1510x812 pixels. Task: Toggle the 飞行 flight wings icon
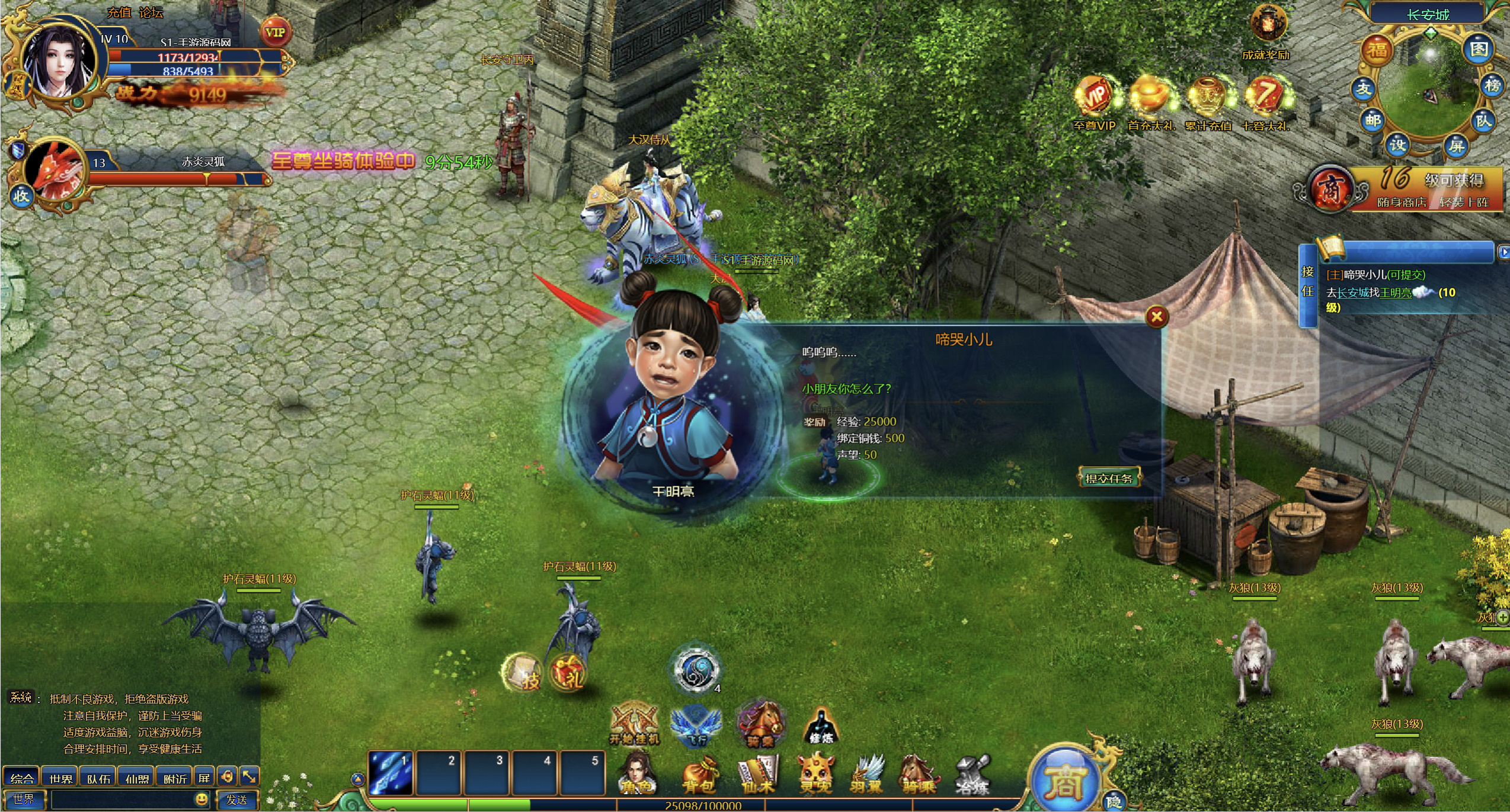tap(696, 725)
